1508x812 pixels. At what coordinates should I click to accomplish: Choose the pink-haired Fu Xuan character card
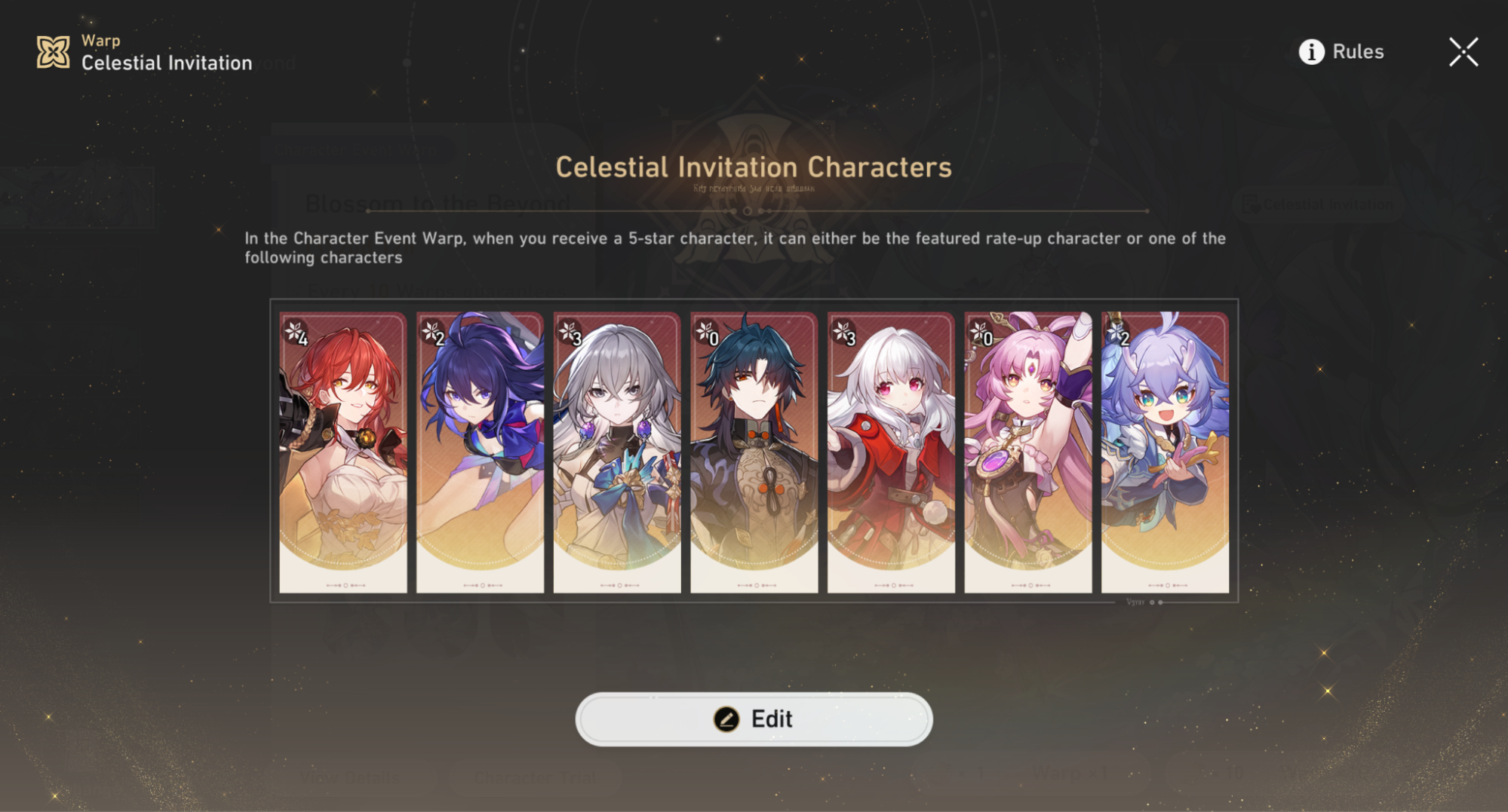coord(1028,452)
